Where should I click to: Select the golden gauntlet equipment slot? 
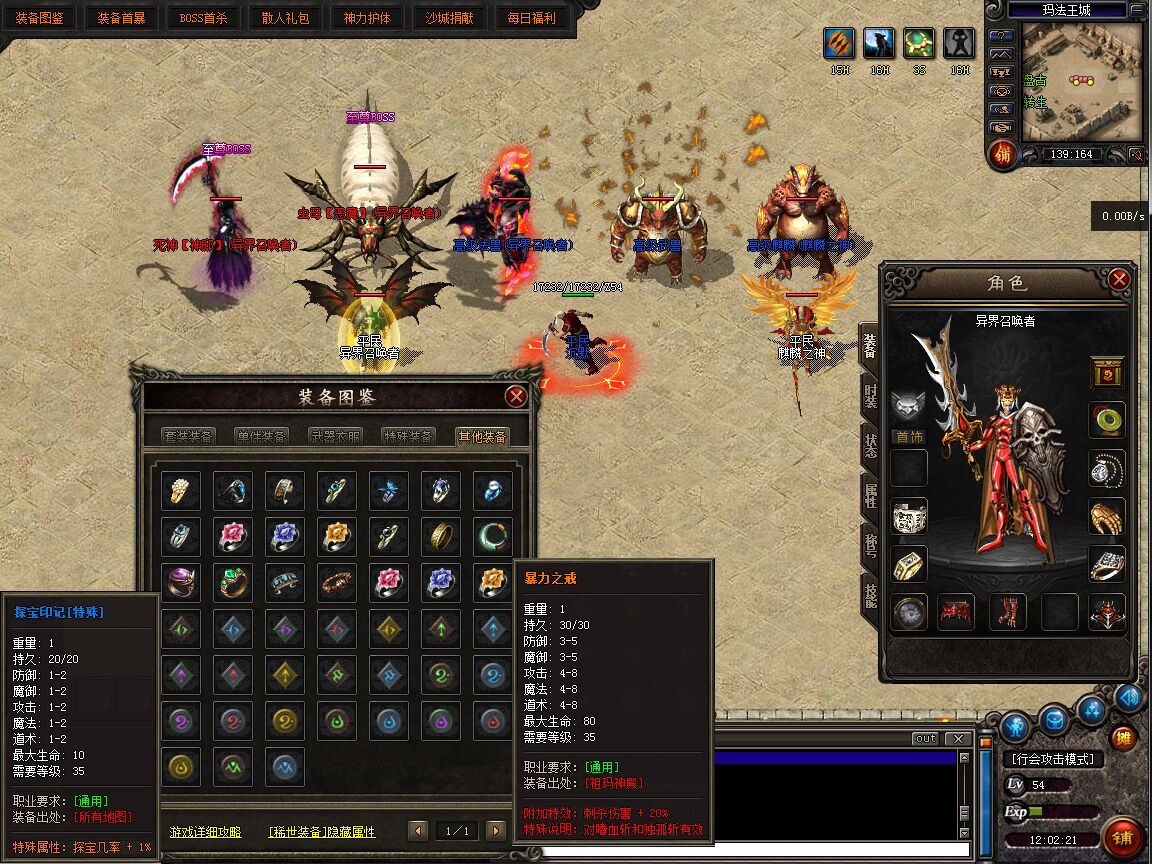(1107, 516)
